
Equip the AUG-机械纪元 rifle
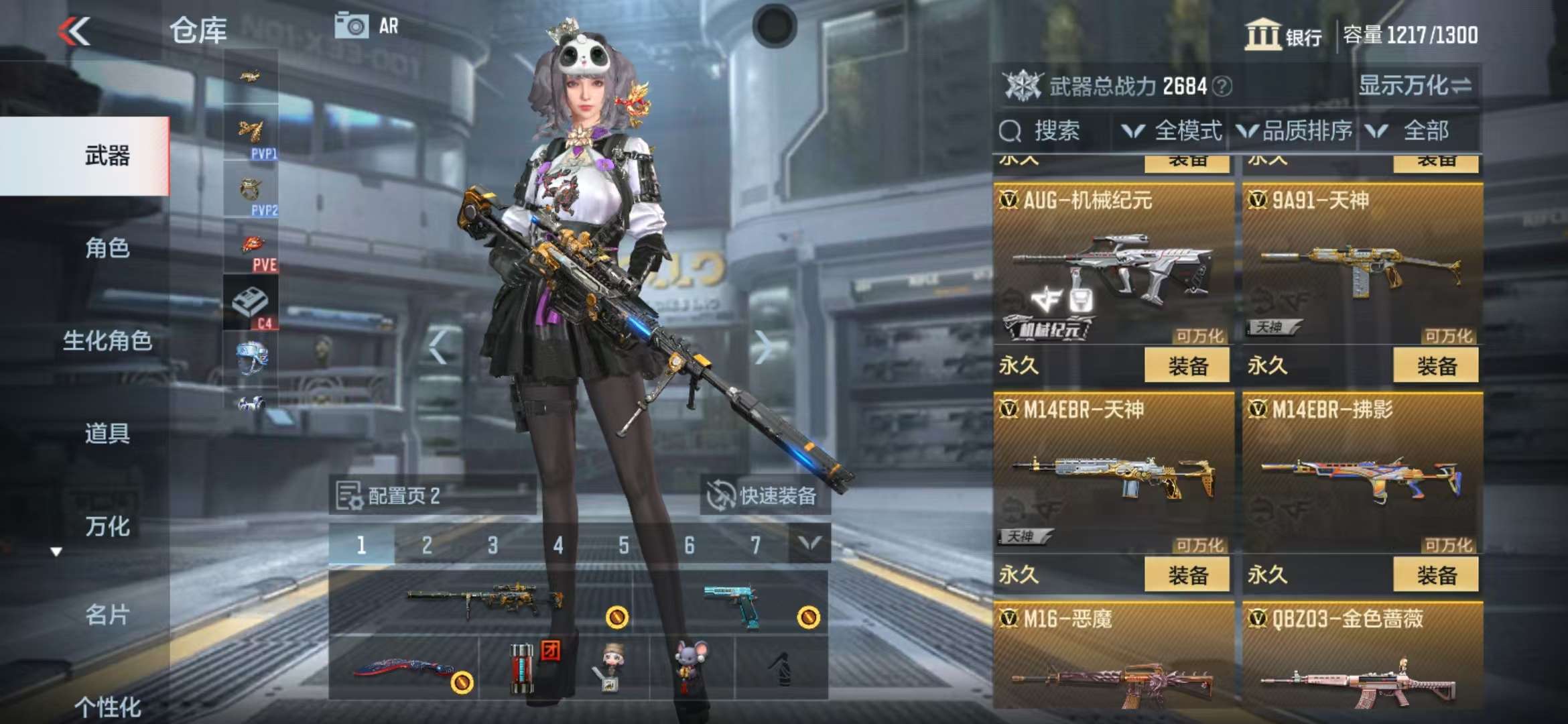1187,366
